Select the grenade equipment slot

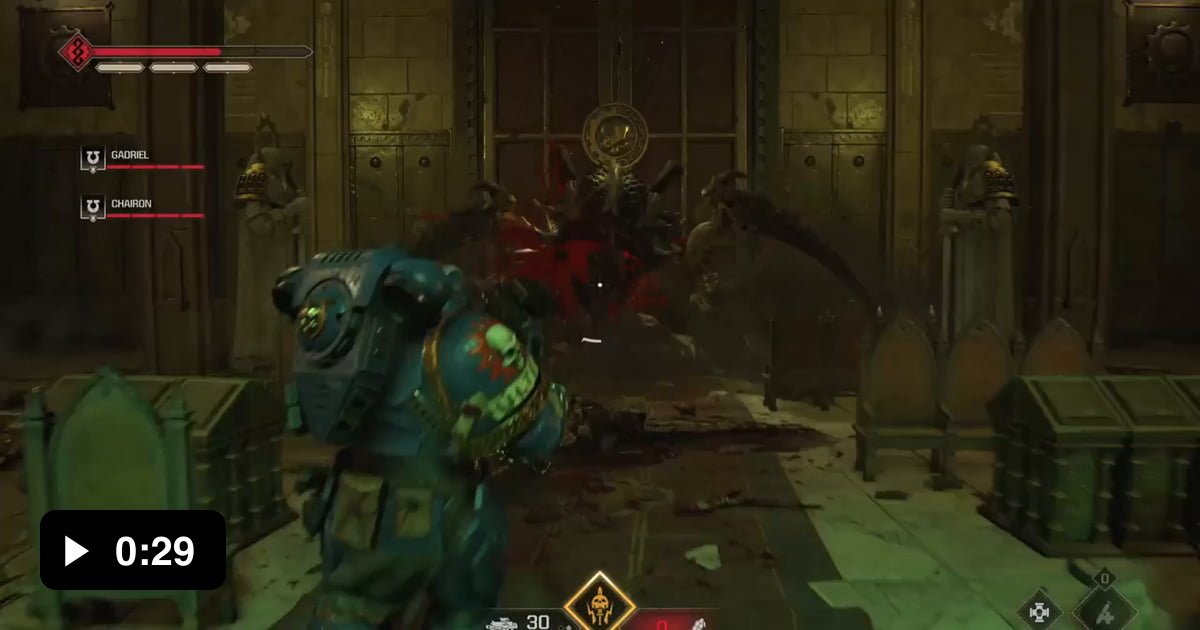(1103, 607)
